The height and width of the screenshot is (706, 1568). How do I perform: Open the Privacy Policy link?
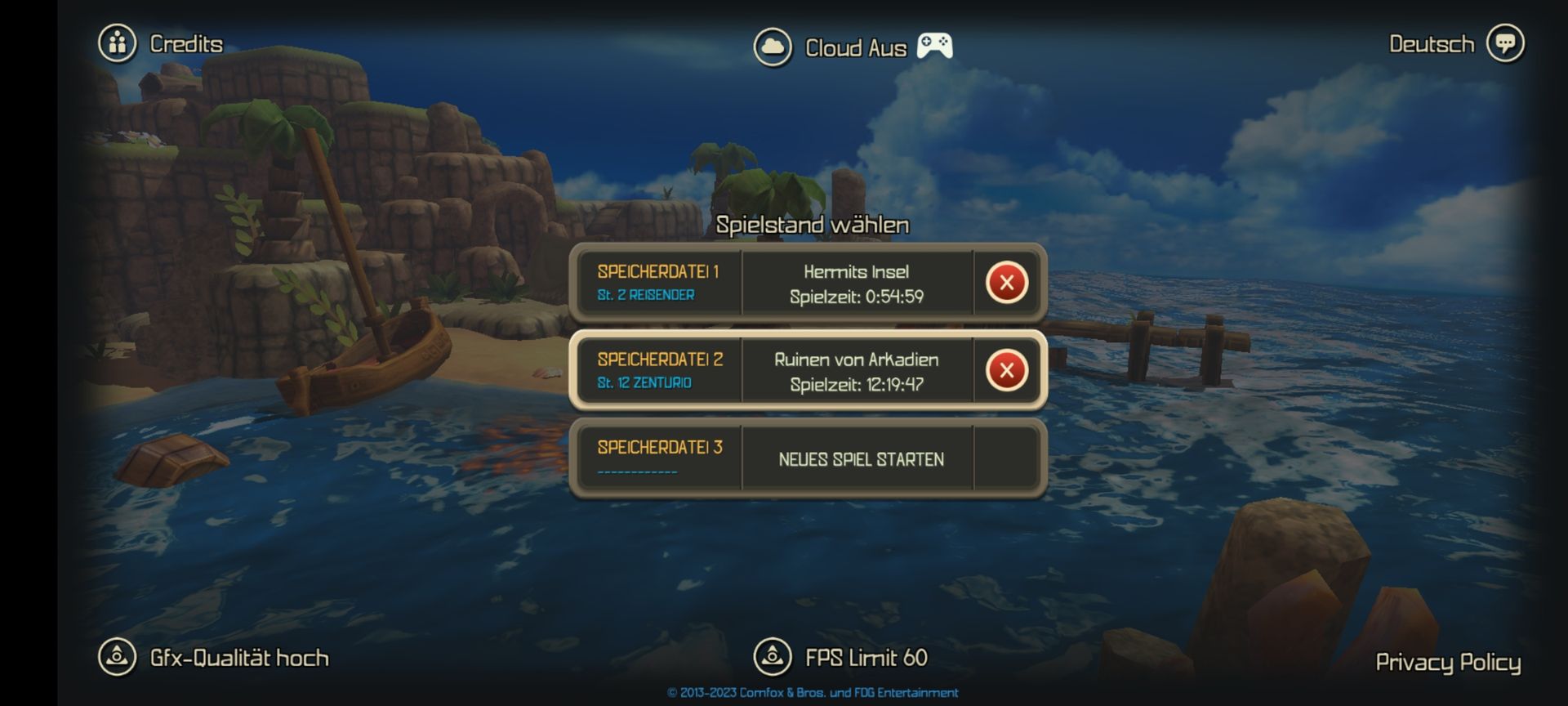pyautogui.click(x=1447, y=662)
